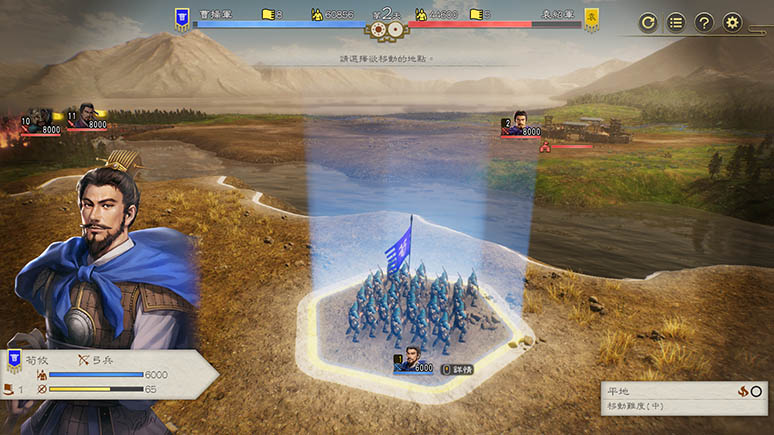Open the list menu icon

tap(676, 21)
